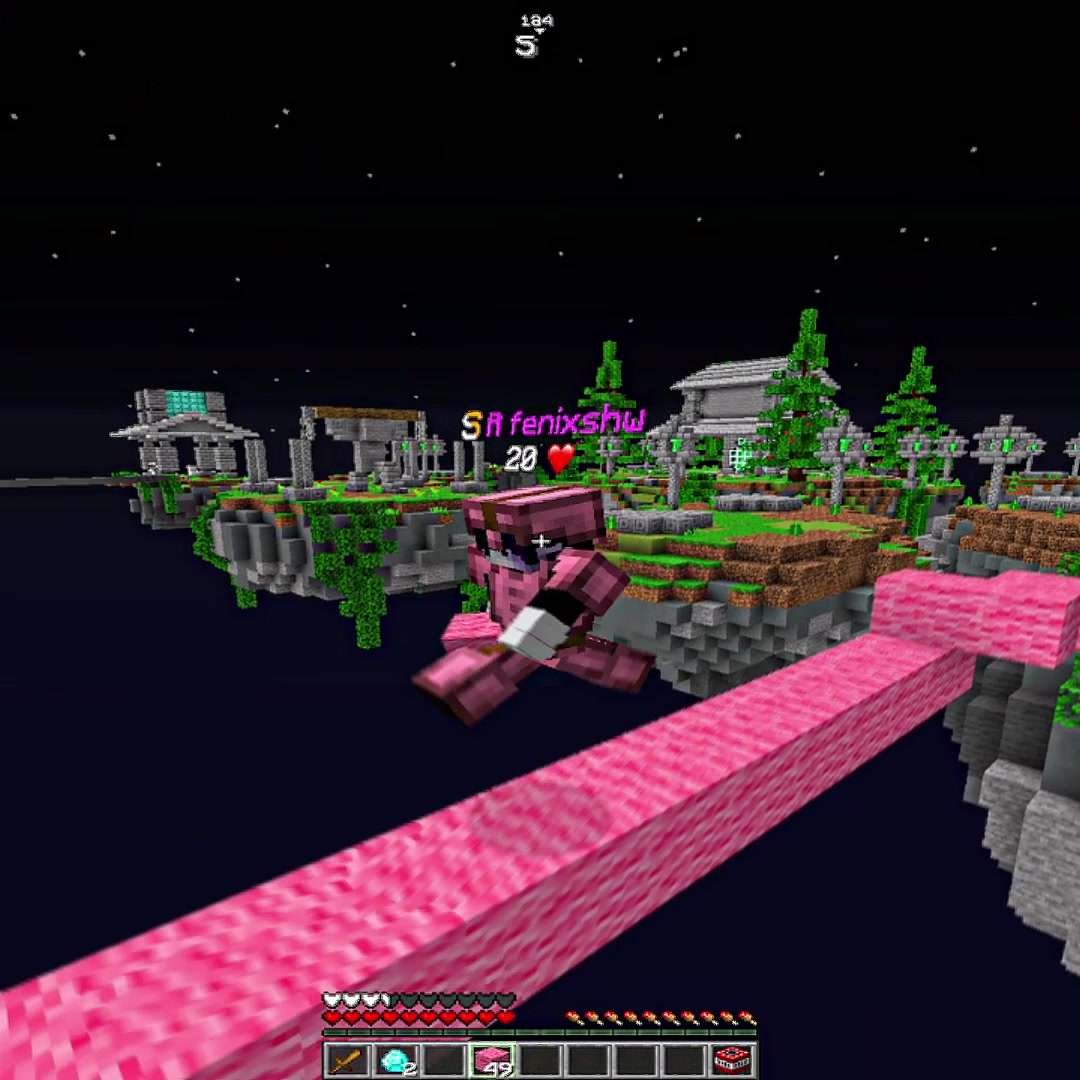
Task: Choose the pink wool stack slot
Action: (x=491, y=1060)
